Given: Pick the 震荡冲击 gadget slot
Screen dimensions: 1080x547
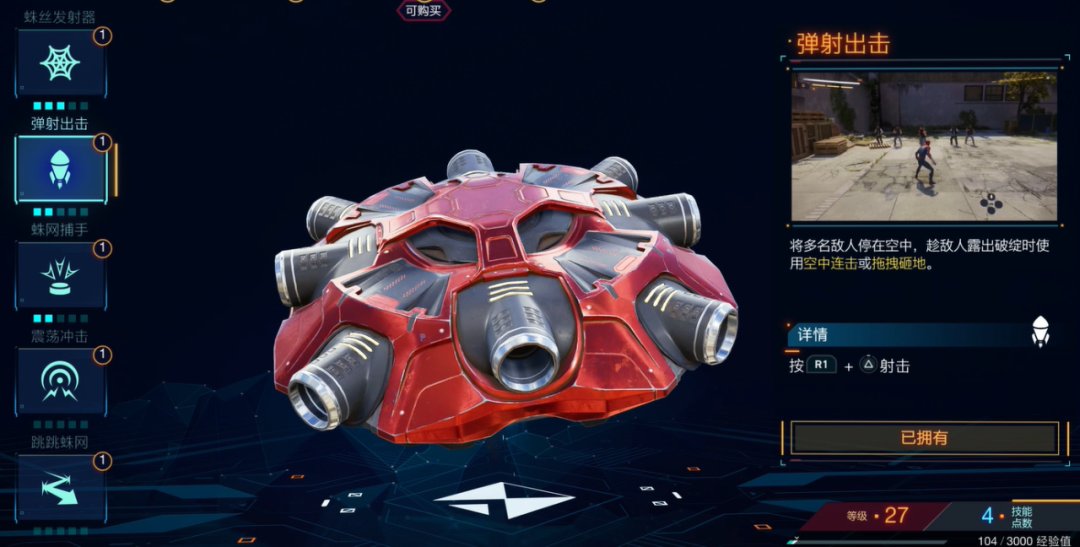Looking at the screenshot, I should [60, 381].
